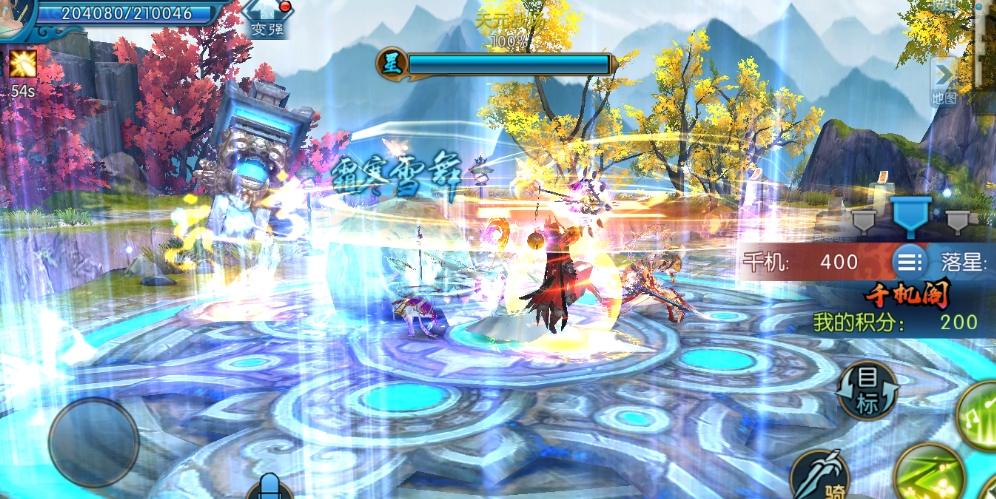Tap the player portrait avatar
The image size is (996, 499).
tap(12, 14)
